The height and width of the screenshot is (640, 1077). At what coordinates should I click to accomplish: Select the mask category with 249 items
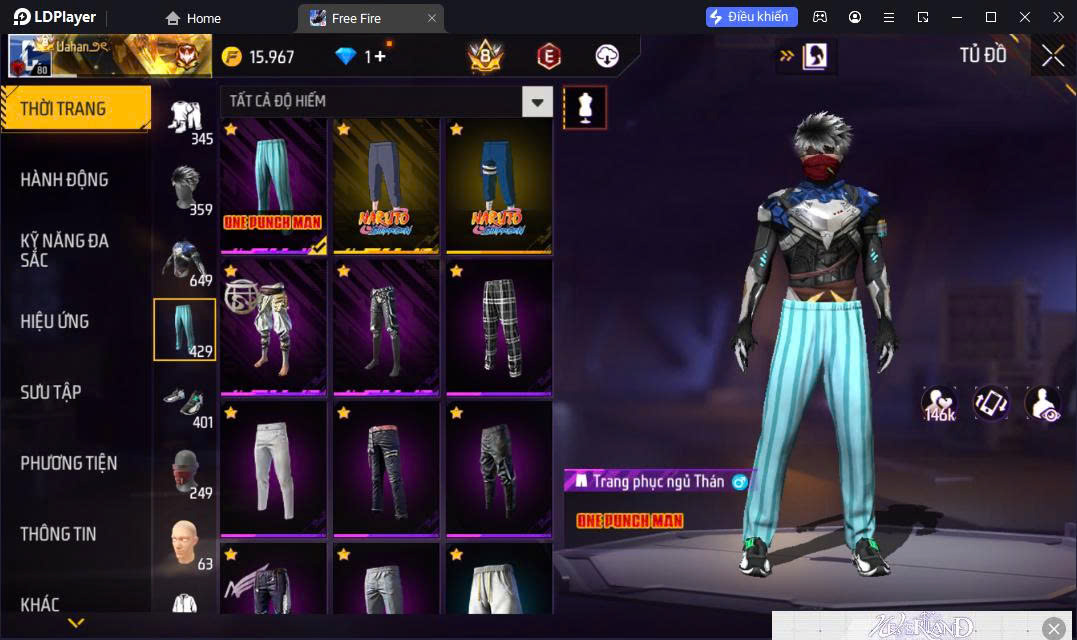pos(185,473)
